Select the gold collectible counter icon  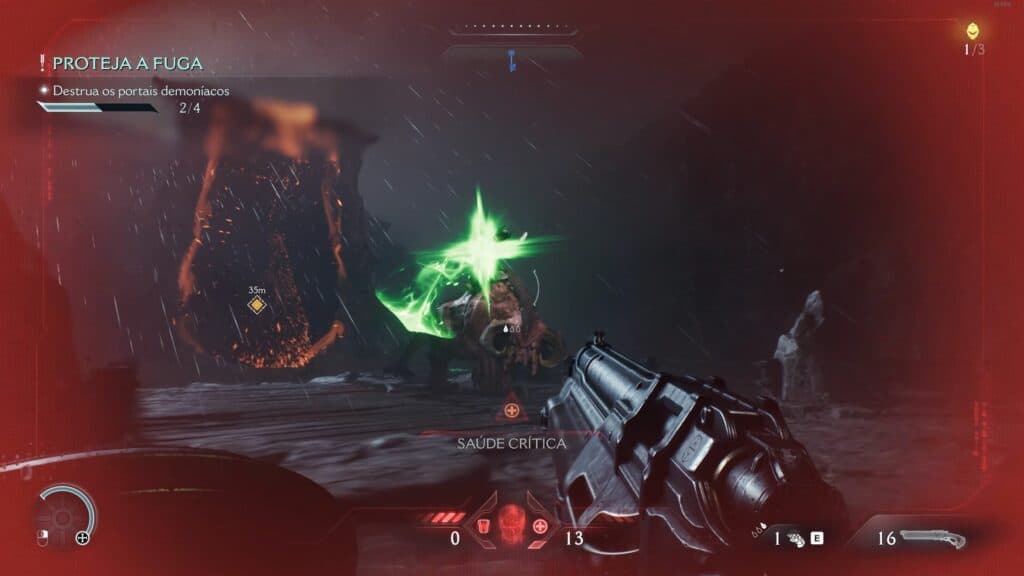click(x=972, y=31)
